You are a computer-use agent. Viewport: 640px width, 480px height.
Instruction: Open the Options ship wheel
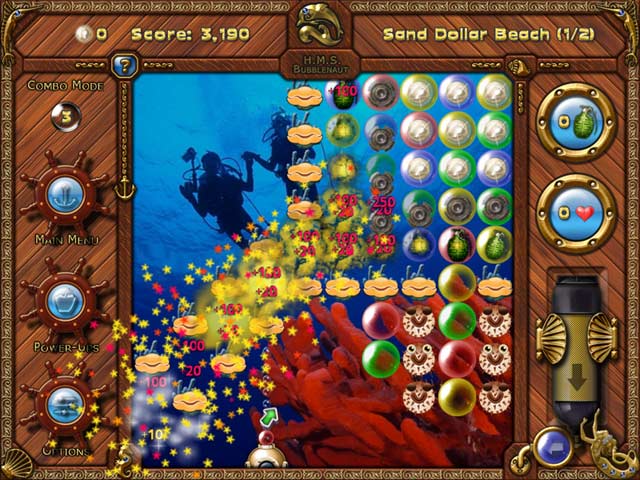(63, 406)
